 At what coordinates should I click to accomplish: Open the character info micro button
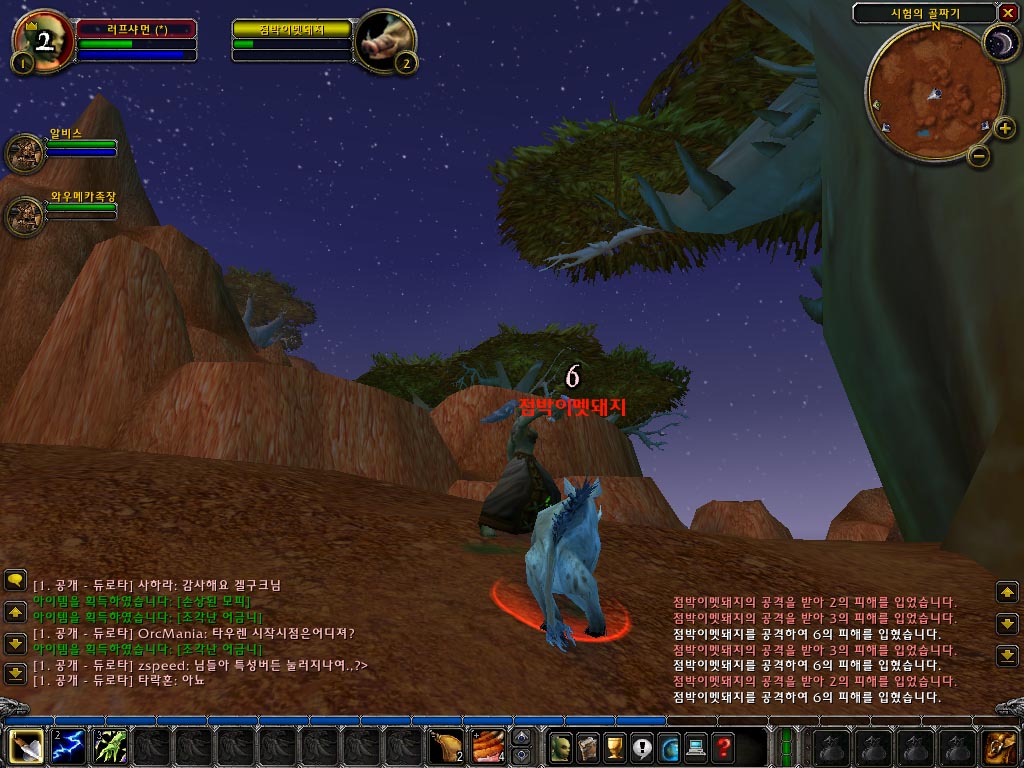(560, 746)
